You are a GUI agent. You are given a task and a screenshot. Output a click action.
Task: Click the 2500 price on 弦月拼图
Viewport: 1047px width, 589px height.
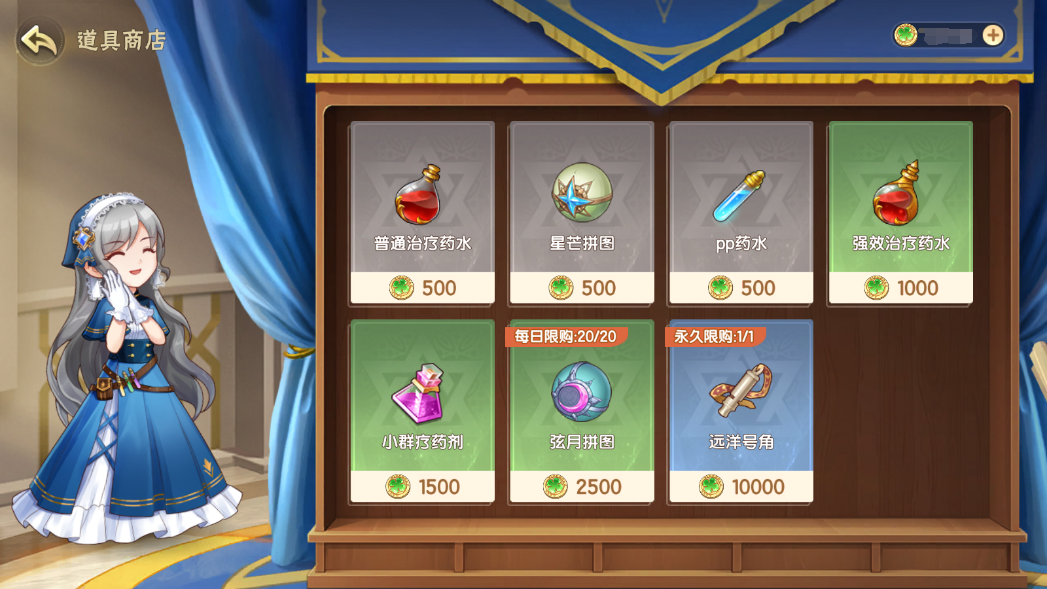(582, 487)
